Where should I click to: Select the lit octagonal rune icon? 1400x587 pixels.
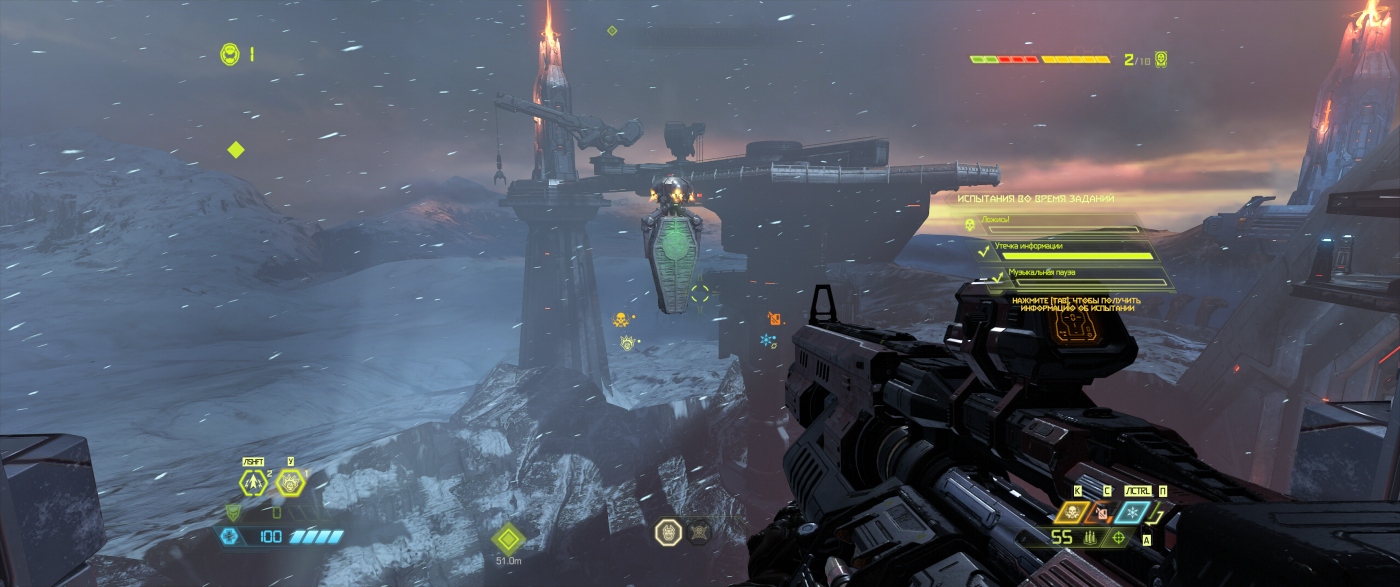coord(668,531)
